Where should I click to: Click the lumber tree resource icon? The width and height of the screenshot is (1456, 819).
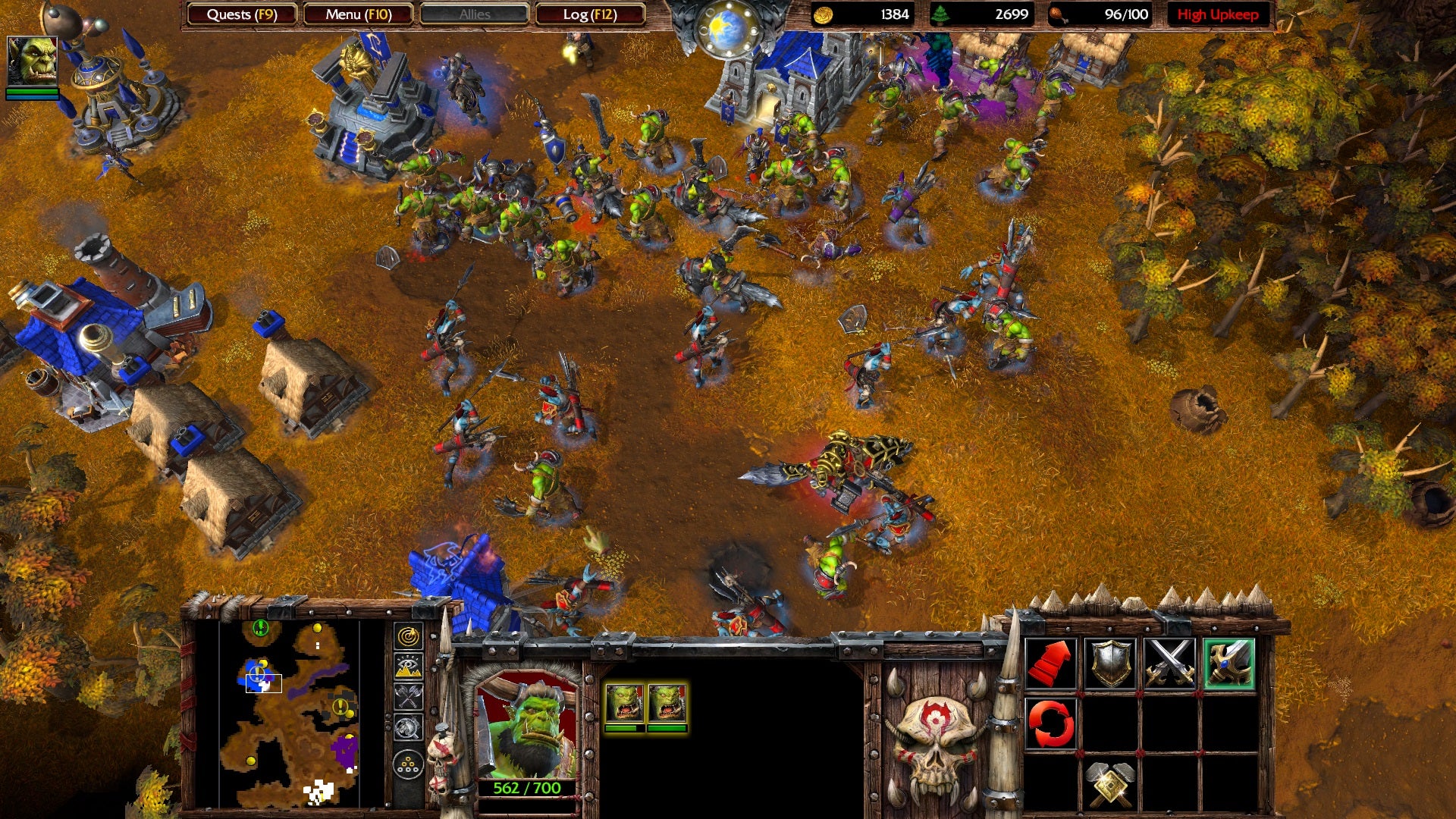point(940,14)
